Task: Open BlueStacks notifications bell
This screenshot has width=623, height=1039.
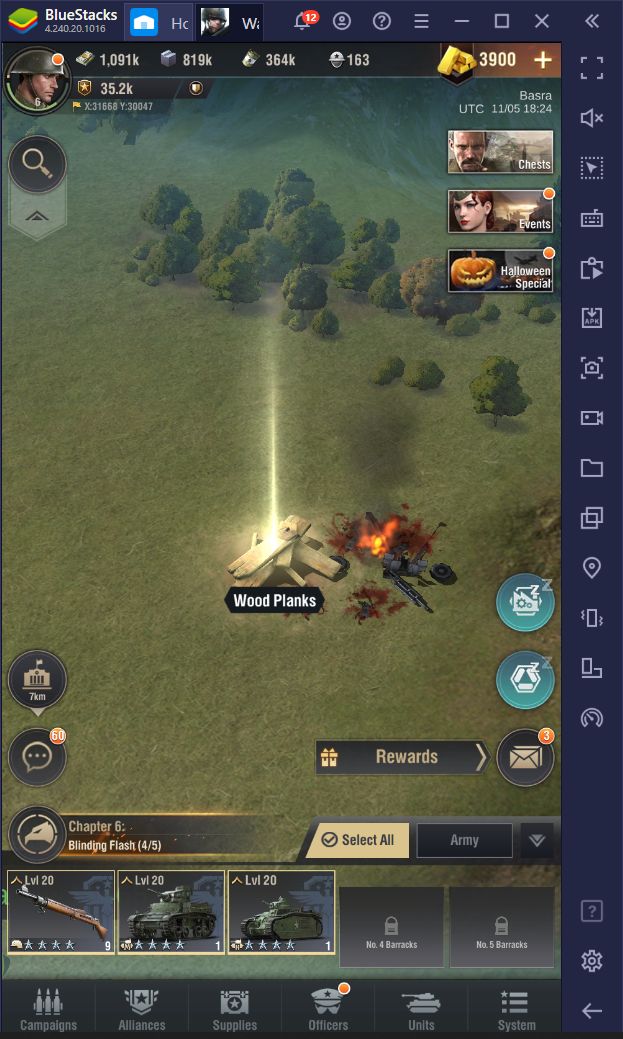Action: tap(302, 22)
